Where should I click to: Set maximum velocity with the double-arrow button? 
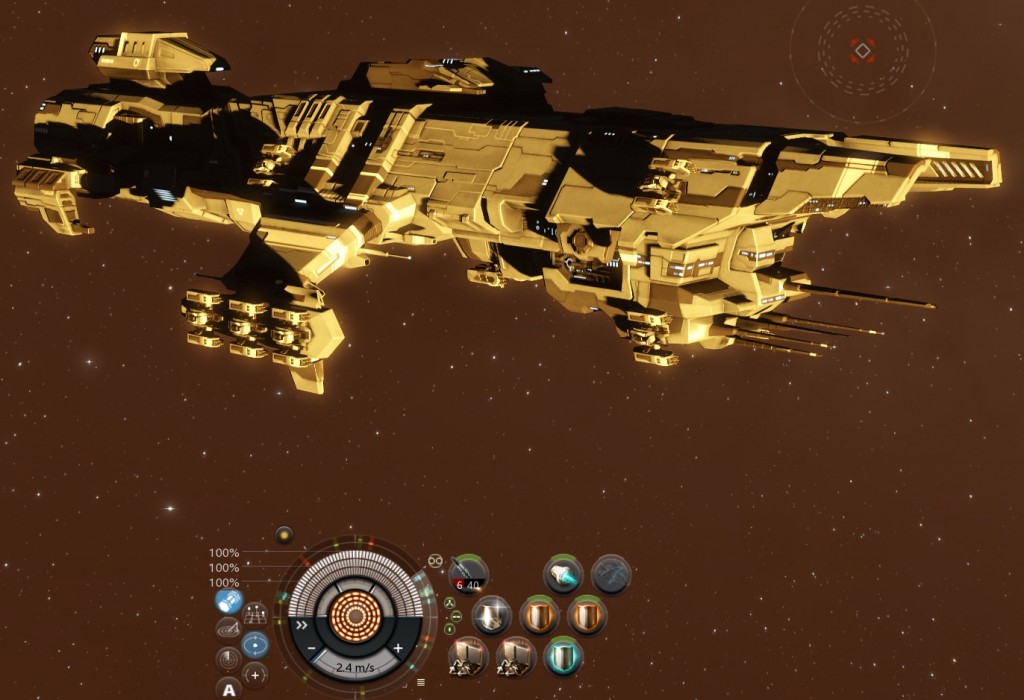300,625
